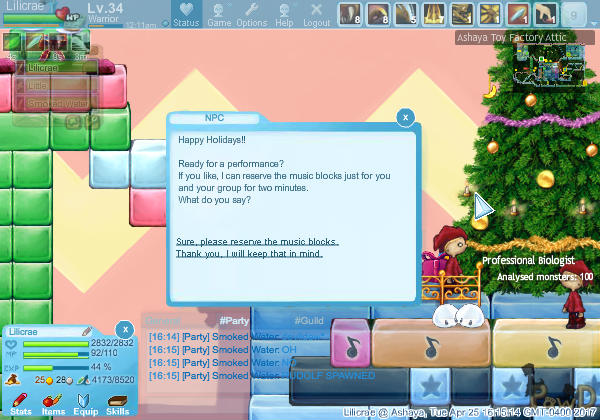Select party member Smoked Water
Image resolution: width=600 pixels, height=420 pixels.
point(58,103)
